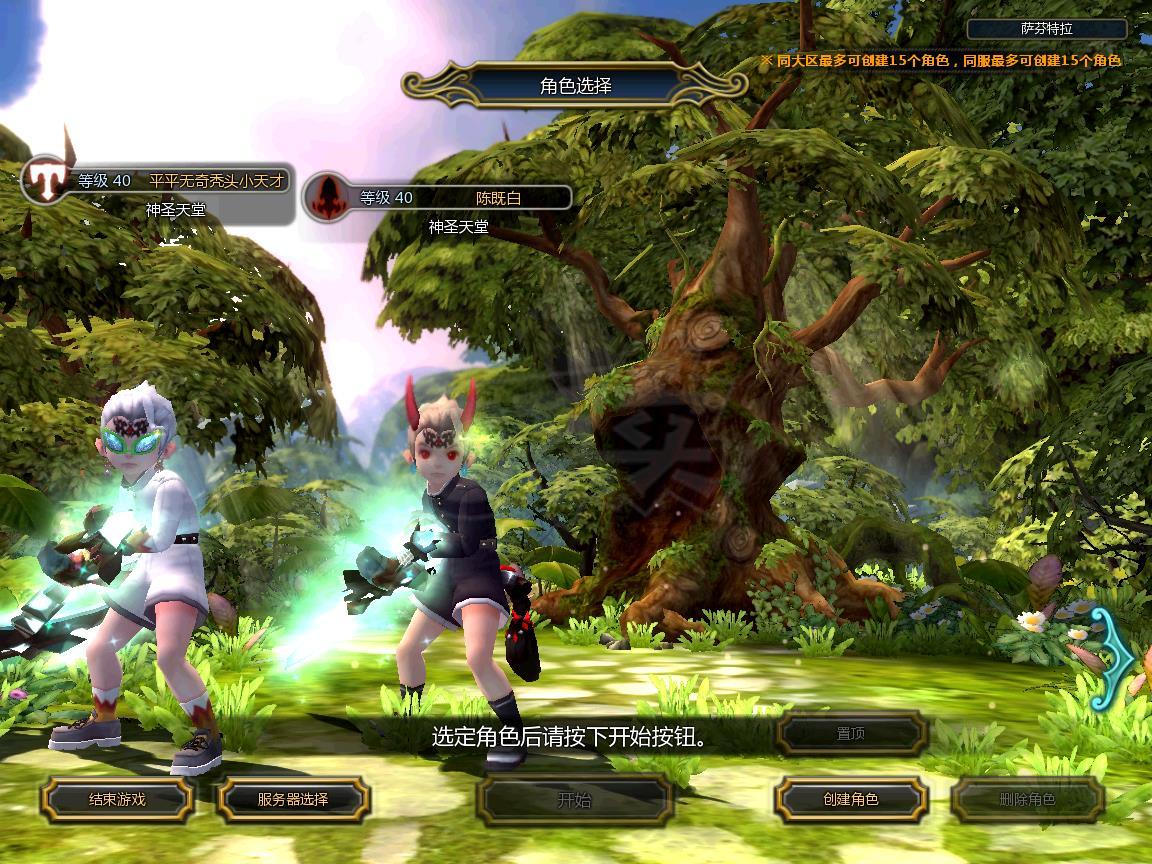Image resolution: width=1152 pixels, height=864 pixels.
Task: Click the 萨芬特拉 server name box
Action: tap(1047, 29)
